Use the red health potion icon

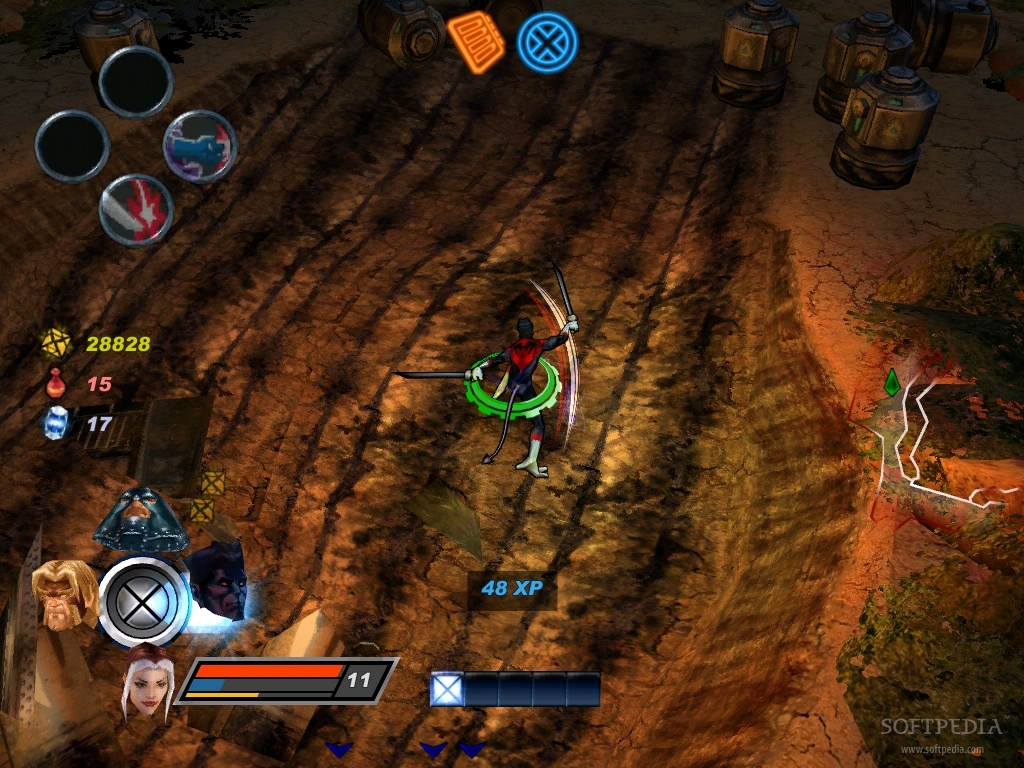[x=54, y=384]
